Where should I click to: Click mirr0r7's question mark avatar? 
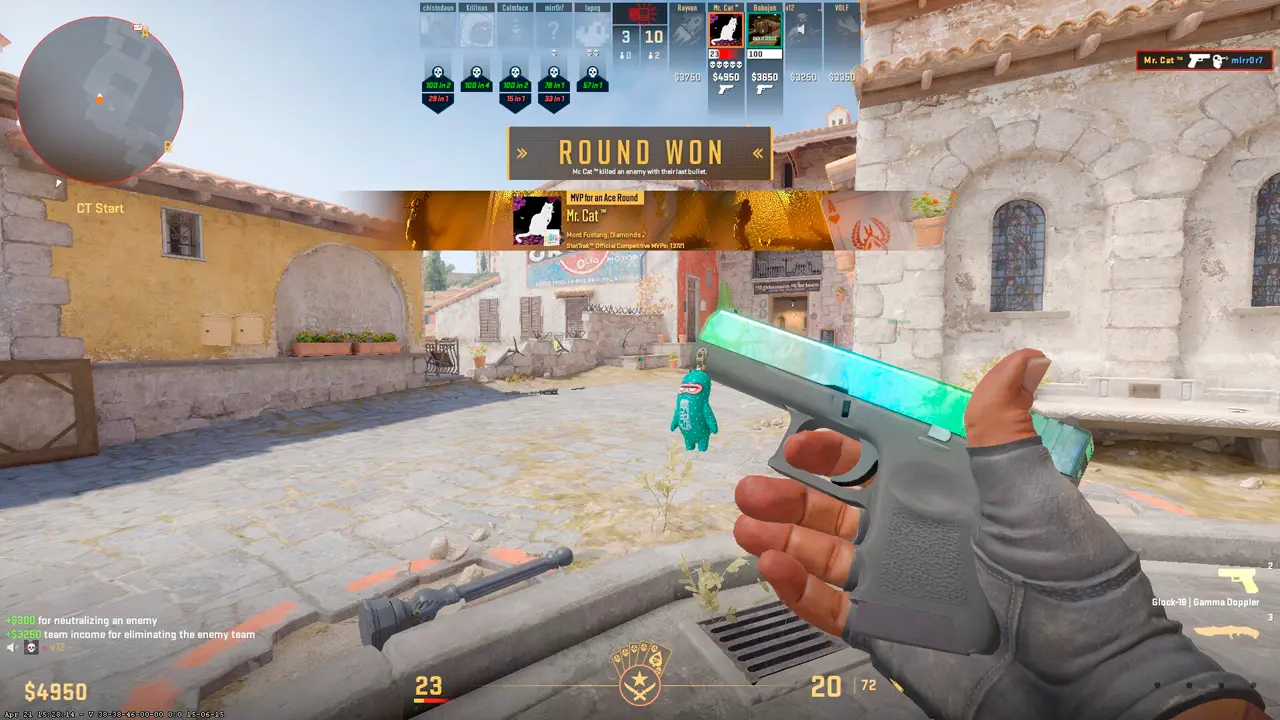coord(554,30)
